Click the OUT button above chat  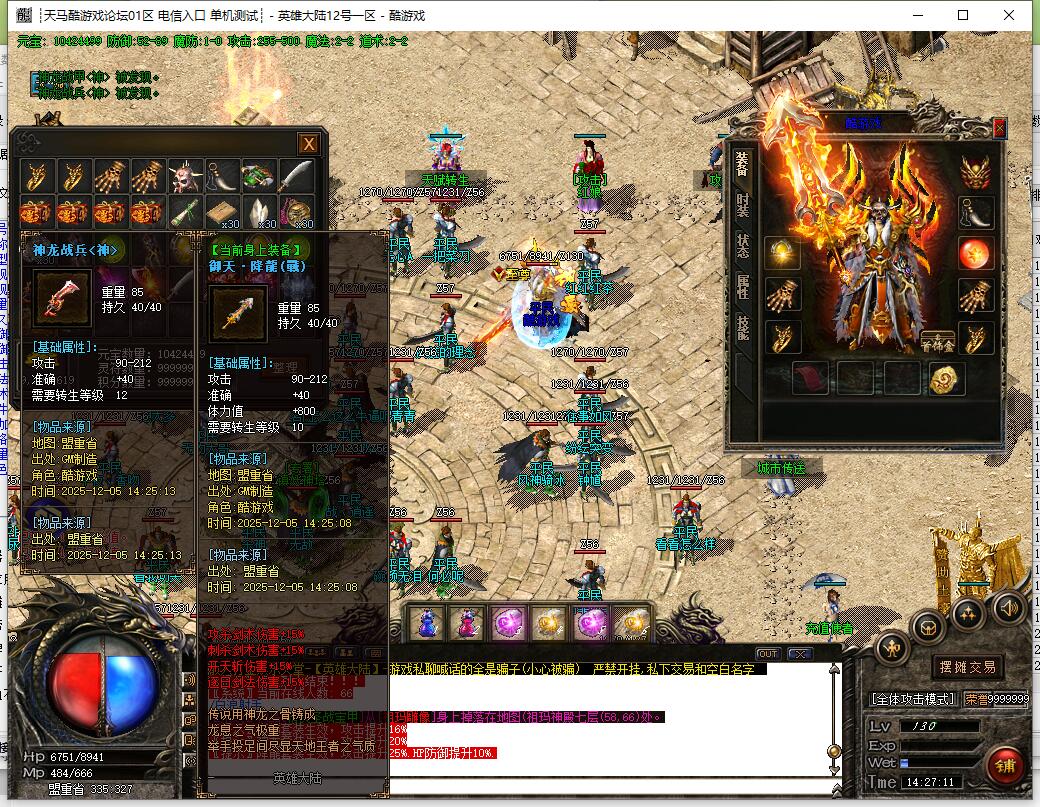[x=767, y=653]
